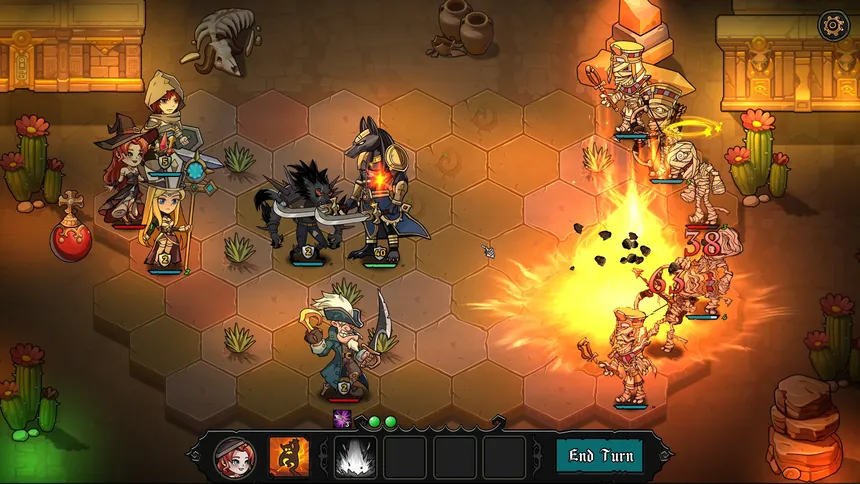This screenshot has width=860, height=484.
Task: Open settings with the gear icon
Action: pos(832,26)
